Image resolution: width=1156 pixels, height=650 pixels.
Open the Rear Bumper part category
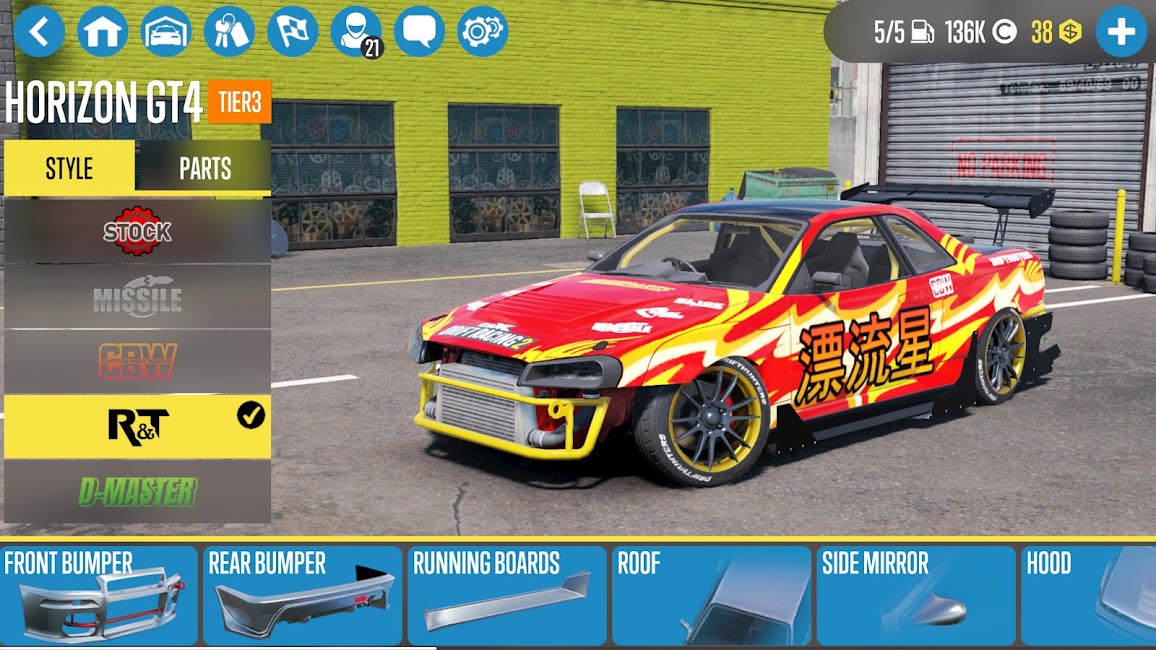(x=303, y=596)
